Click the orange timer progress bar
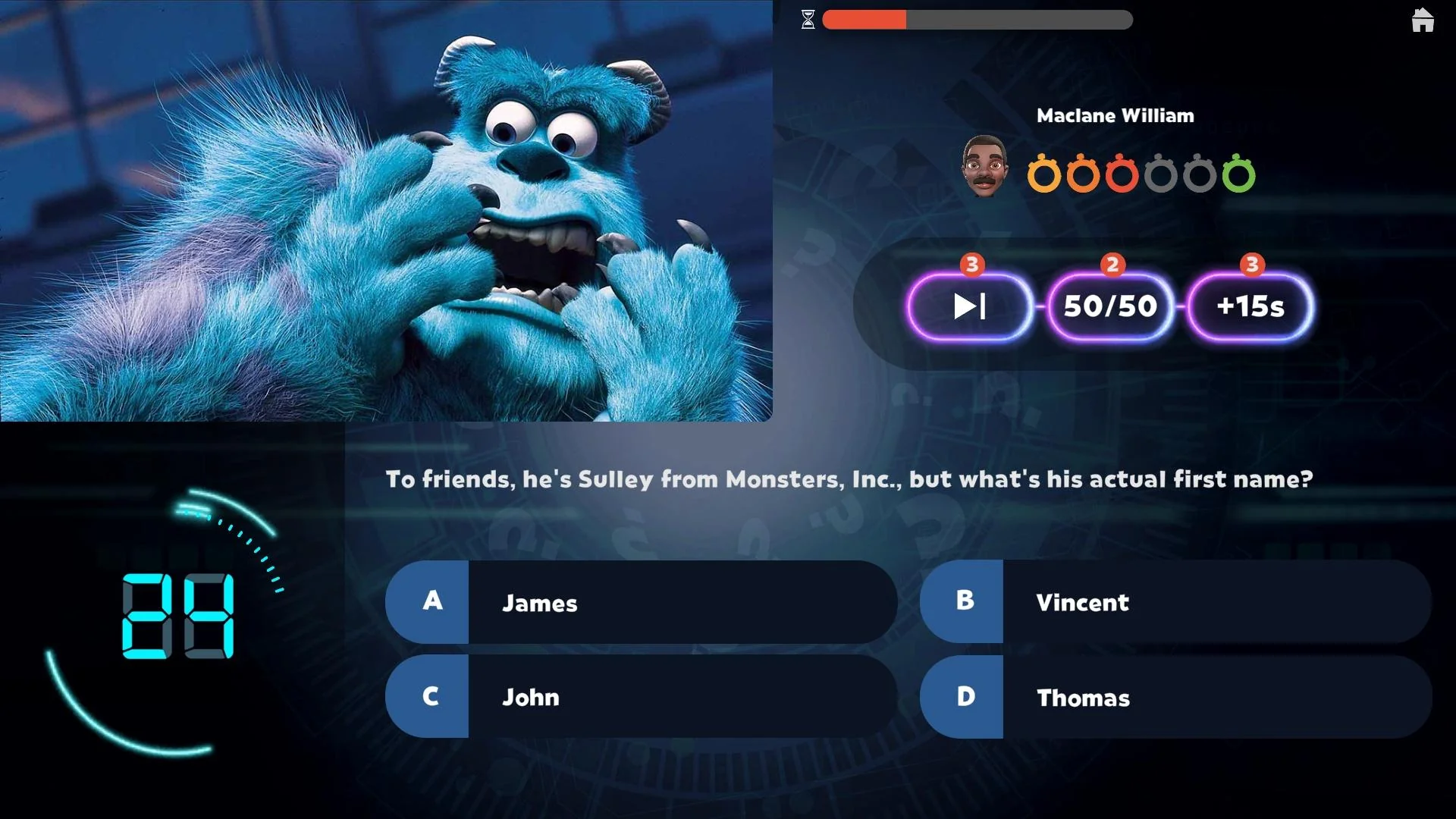 click(864, 20)
